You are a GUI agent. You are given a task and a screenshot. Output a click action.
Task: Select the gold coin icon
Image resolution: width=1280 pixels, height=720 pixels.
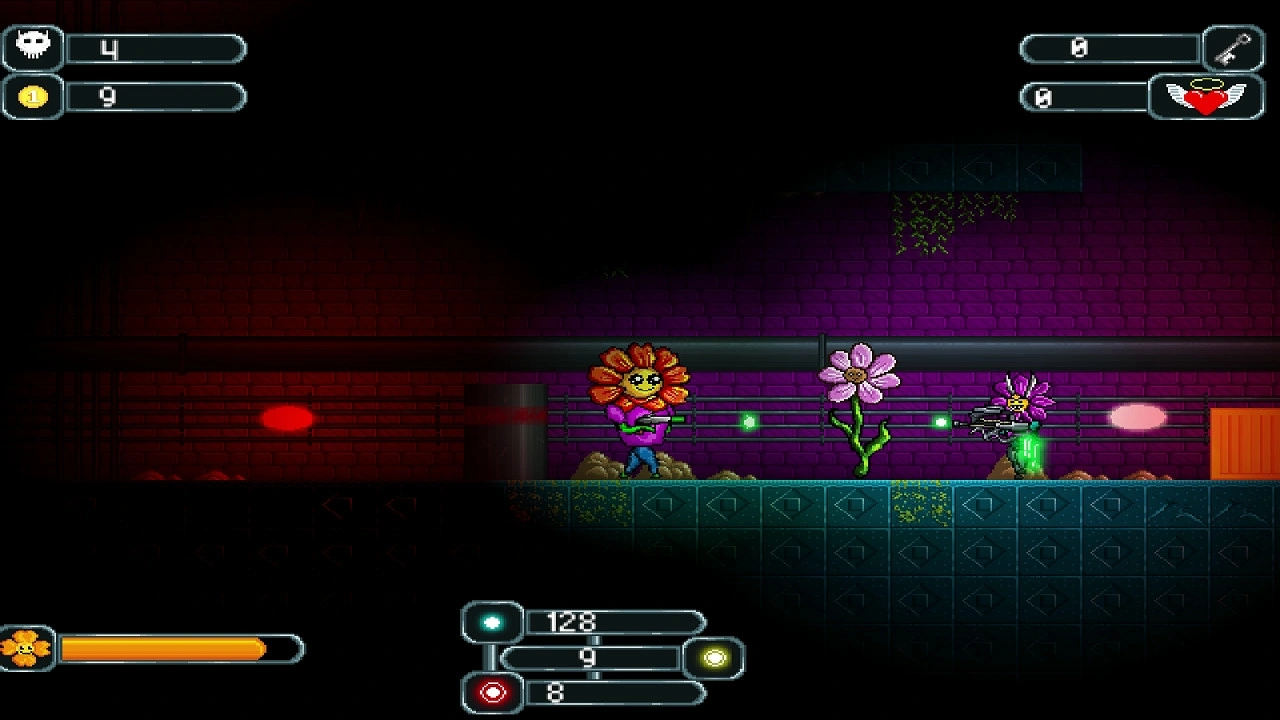click(x=33, y=97)
